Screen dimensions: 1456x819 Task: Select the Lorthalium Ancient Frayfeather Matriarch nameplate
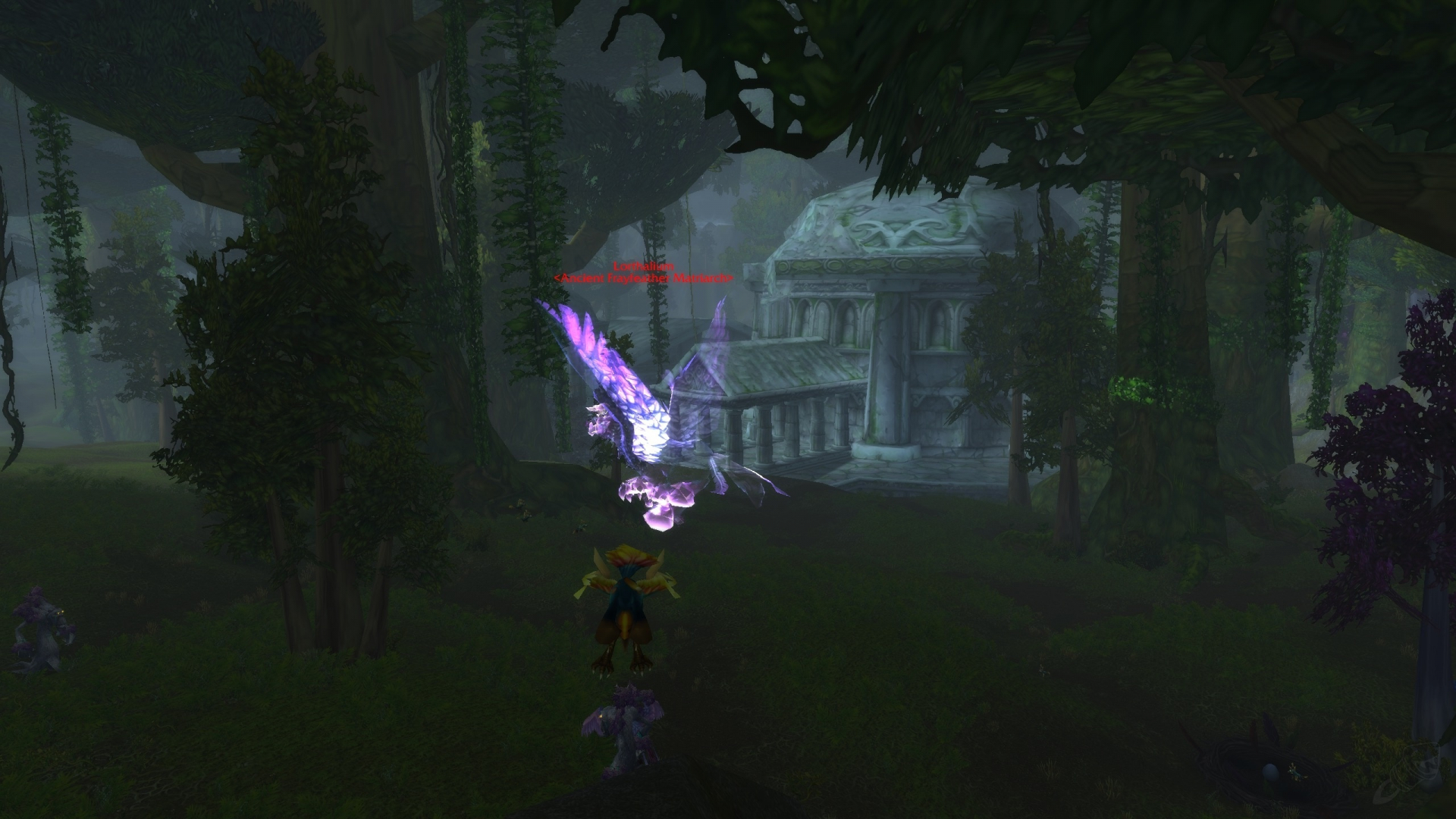click(644, 273)
